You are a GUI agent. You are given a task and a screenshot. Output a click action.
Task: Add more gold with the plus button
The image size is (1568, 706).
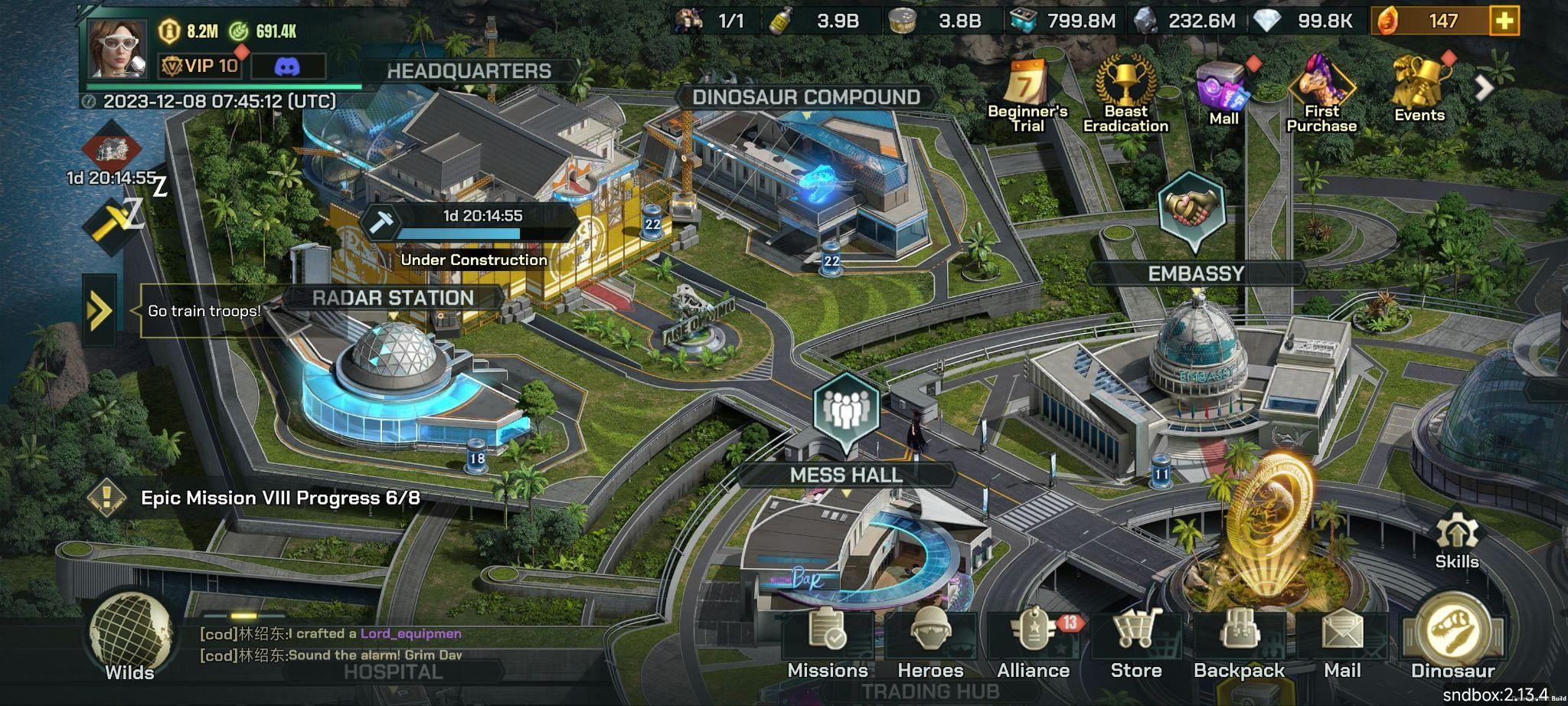tap(1504, 21)
